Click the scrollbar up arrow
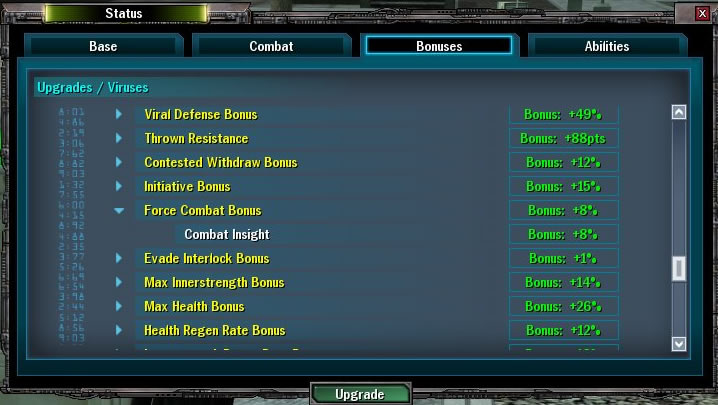Screen dimensions: 718x405 [x=679, y=113]
